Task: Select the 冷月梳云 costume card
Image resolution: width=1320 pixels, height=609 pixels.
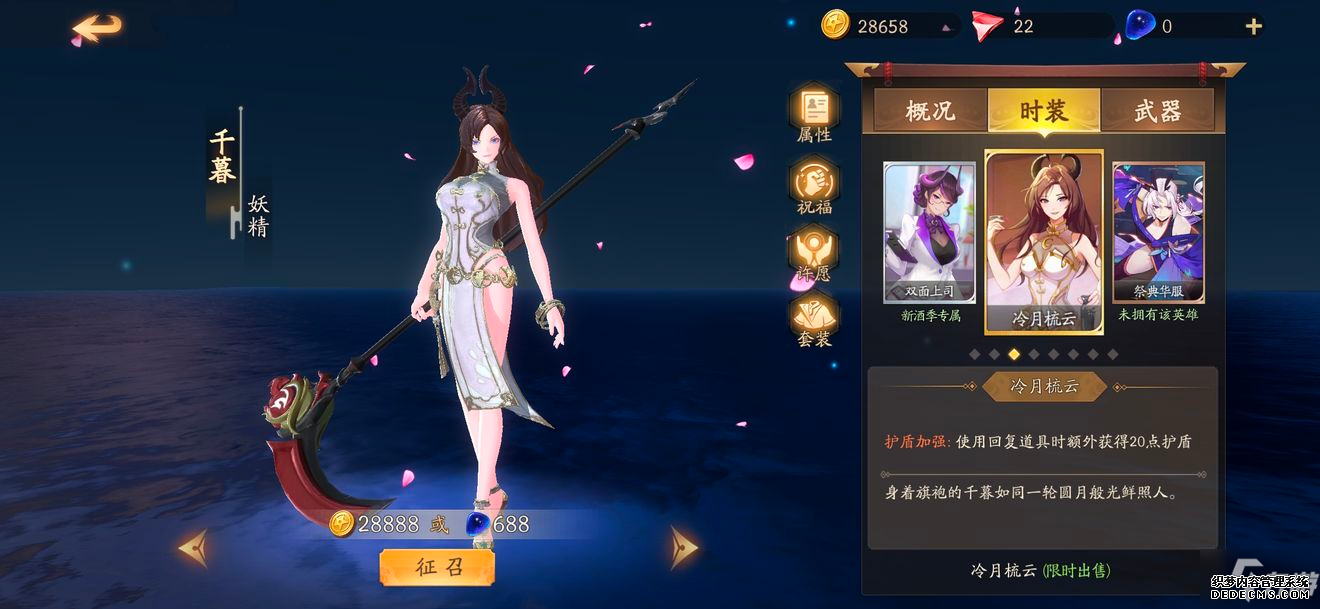Action: tap(1044, 241)
